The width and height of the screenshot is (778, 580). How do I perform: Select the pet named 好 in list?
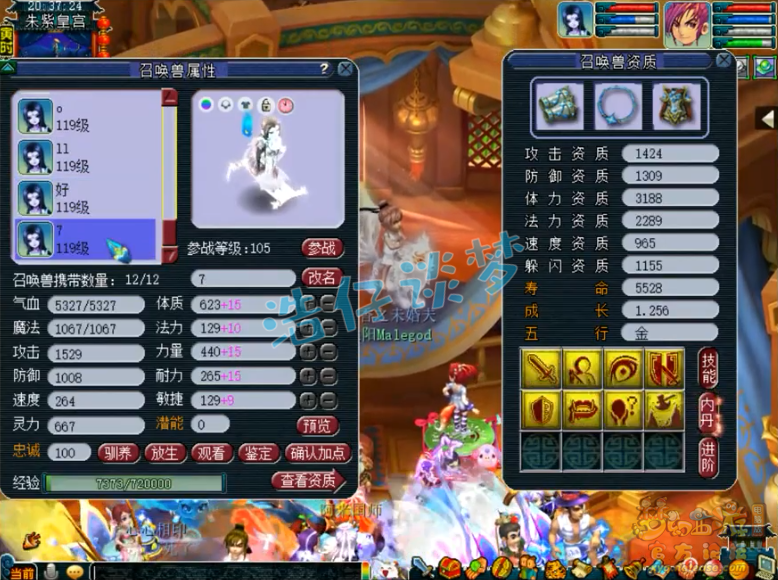coord(86,198)
